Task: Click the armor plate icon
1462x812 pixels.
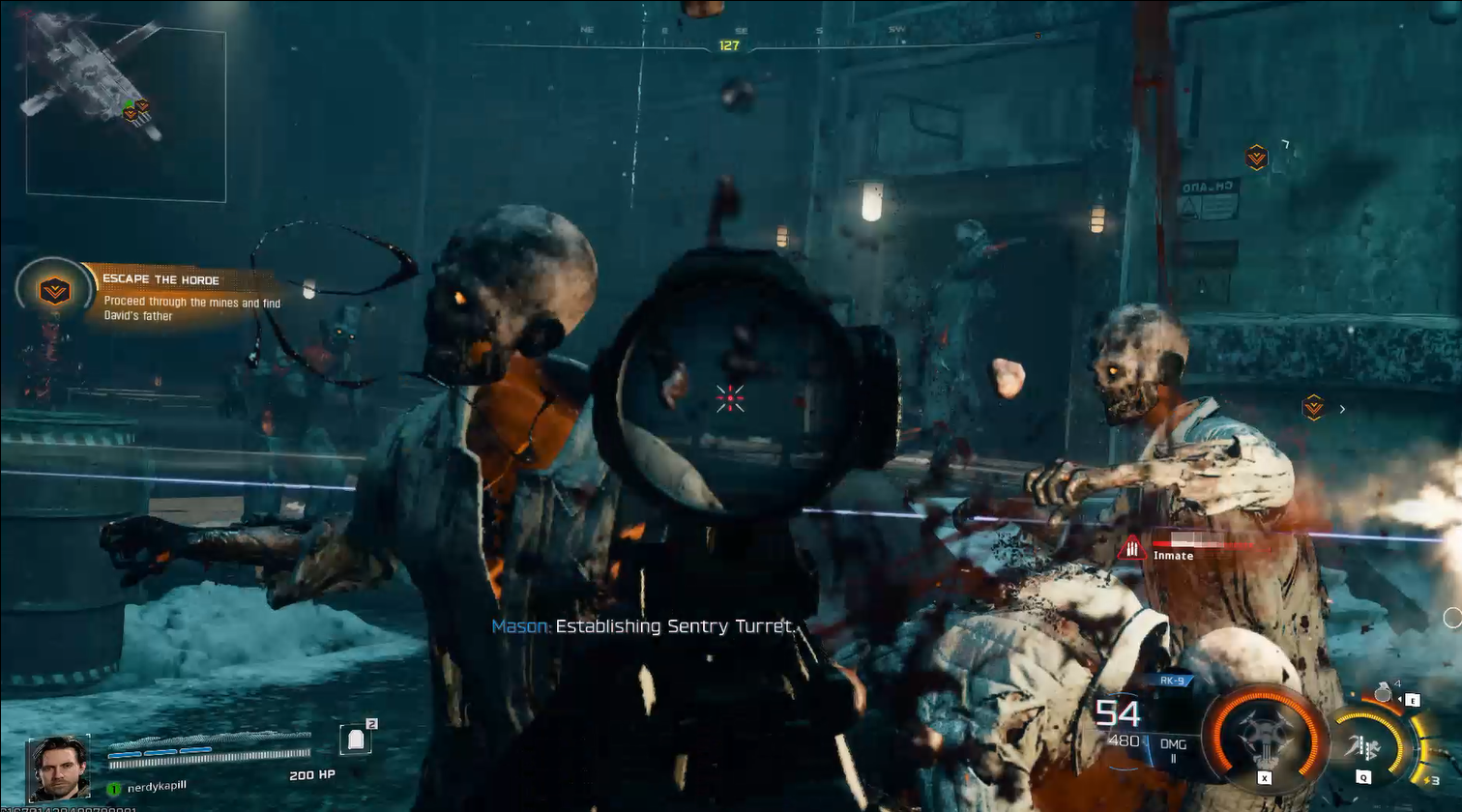Action: [358, 738]
